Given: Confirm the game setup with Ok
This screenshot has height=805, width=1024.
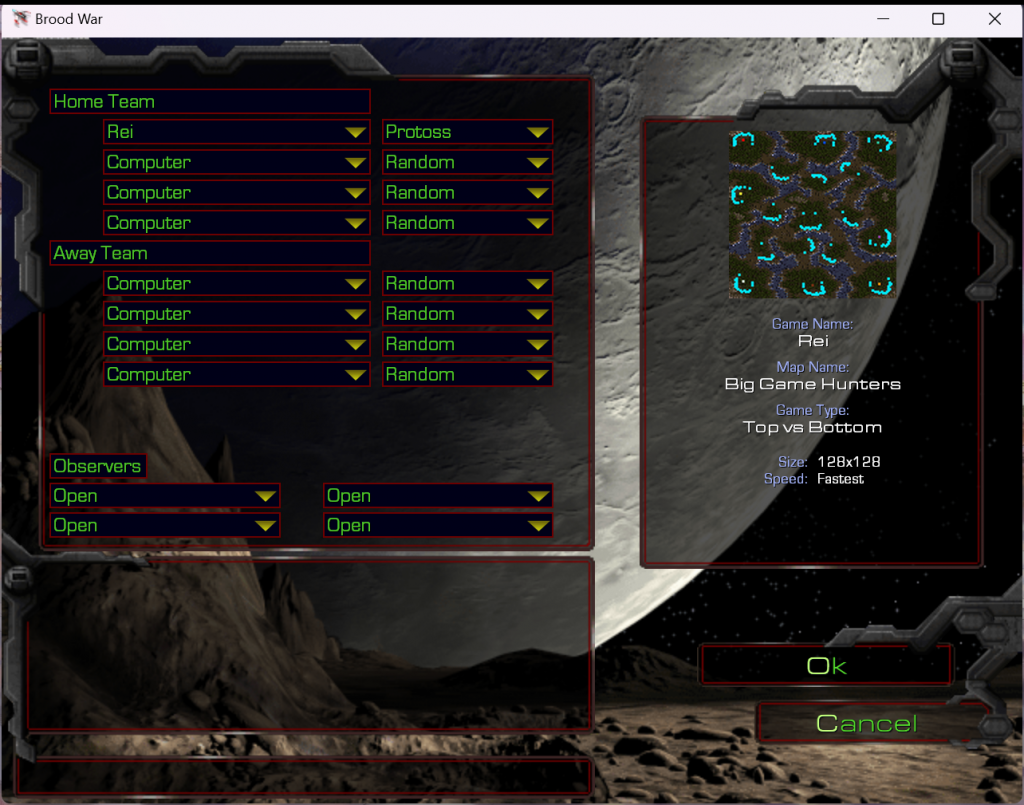Looking at the screenshot, I should point(826,666).
